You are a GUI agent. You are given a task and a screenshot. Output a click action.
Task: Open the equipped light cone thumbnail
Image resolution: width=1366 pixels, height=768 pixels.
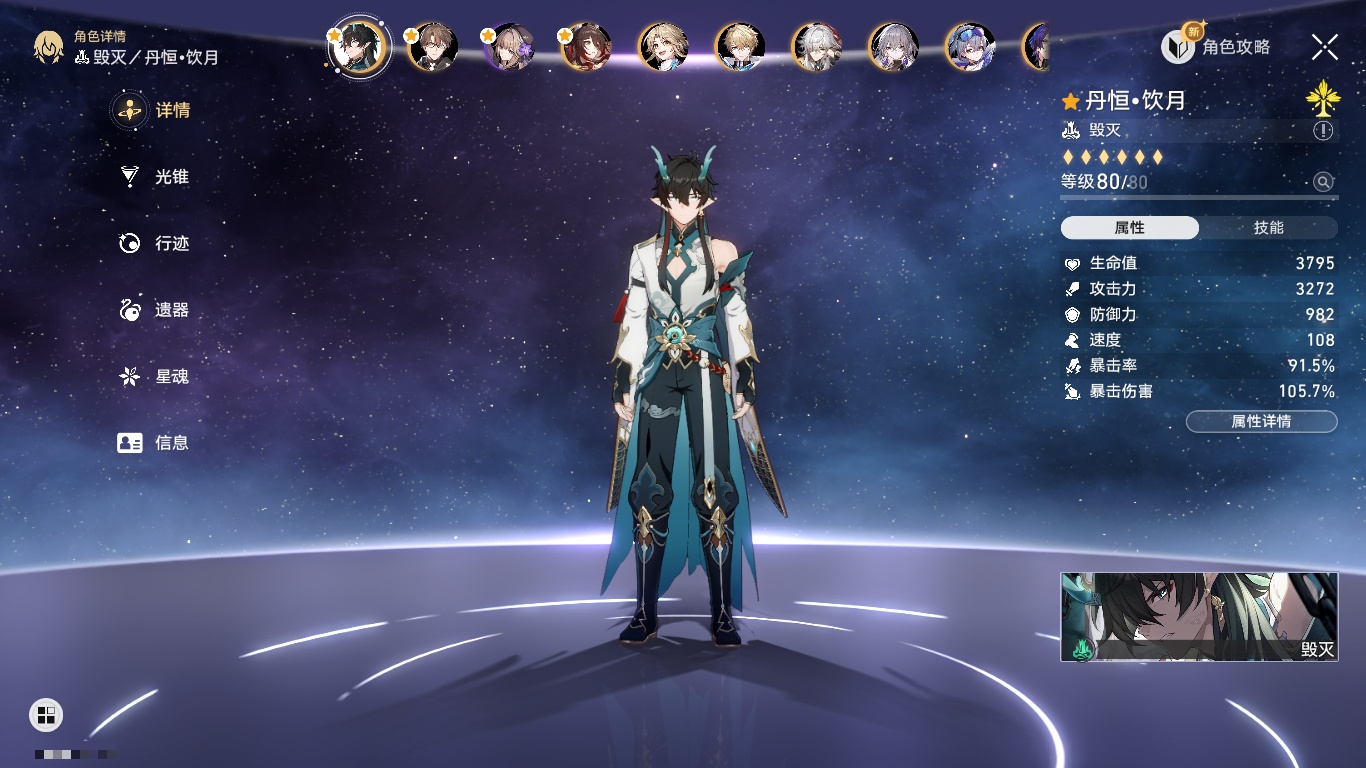coord(1199,617)
